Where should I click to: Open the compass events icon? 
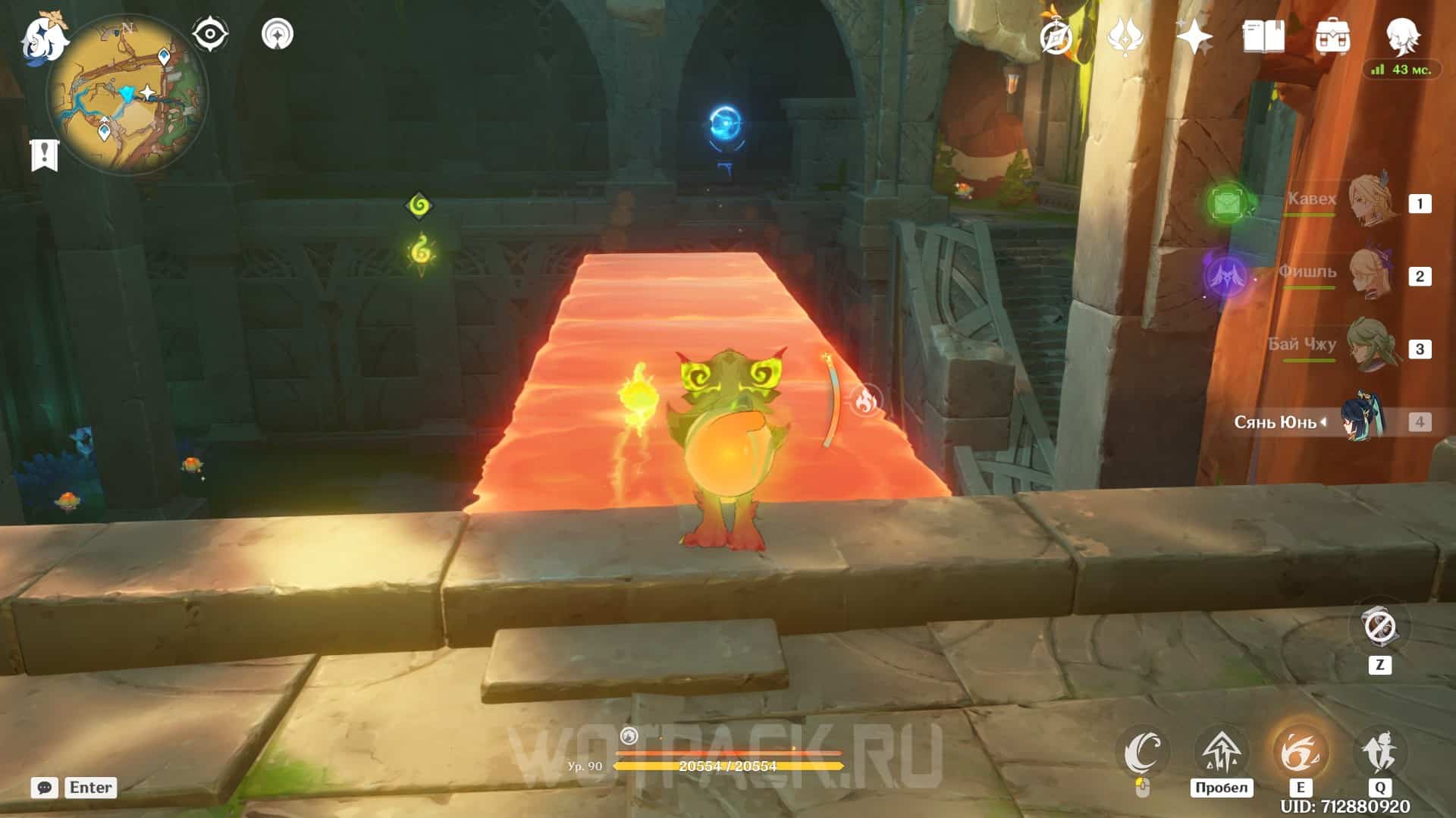[x=1057, y=36]
